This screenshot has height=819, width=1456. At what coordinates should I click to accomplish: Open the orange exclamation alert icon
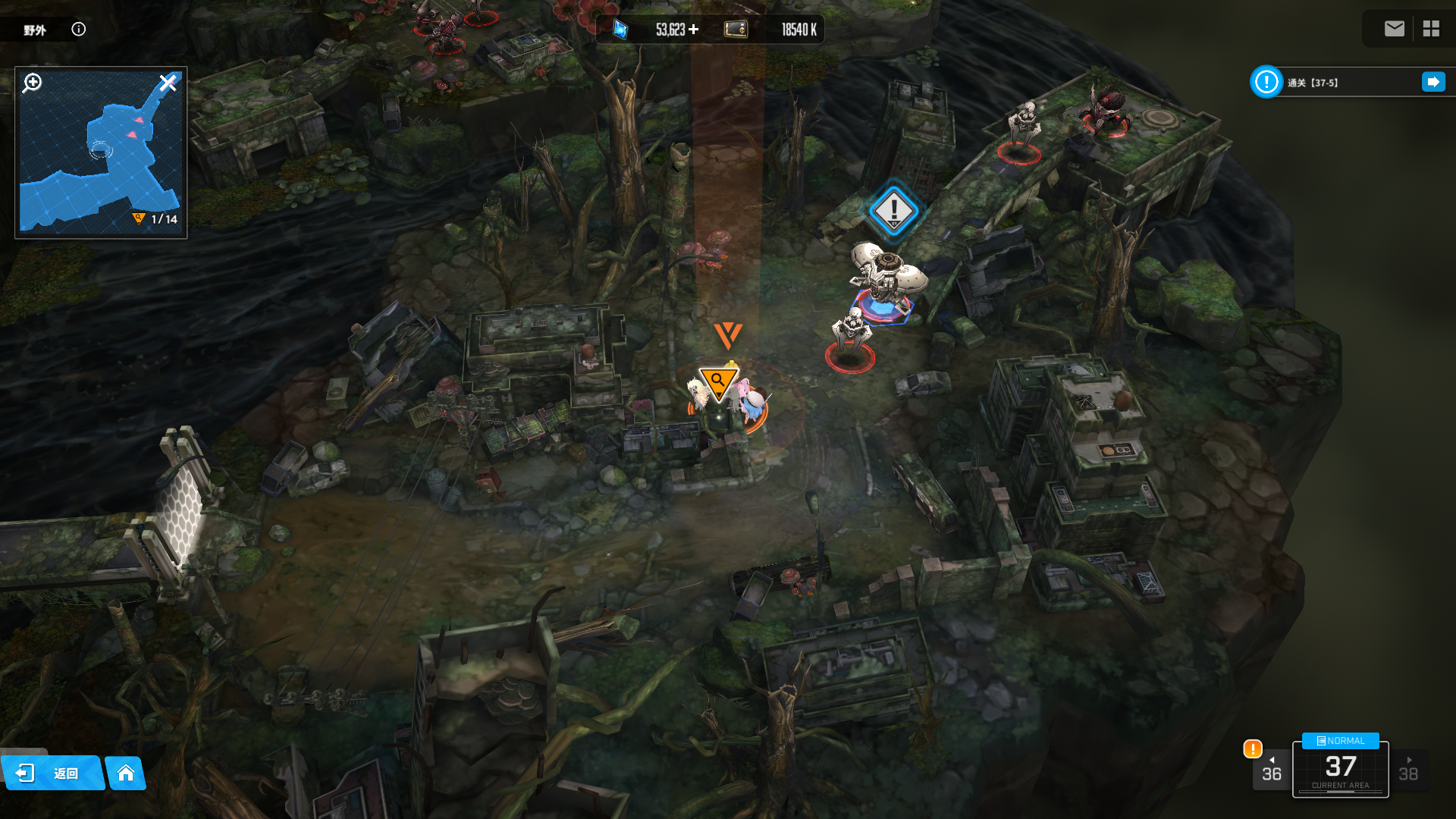coord(1253,749)
